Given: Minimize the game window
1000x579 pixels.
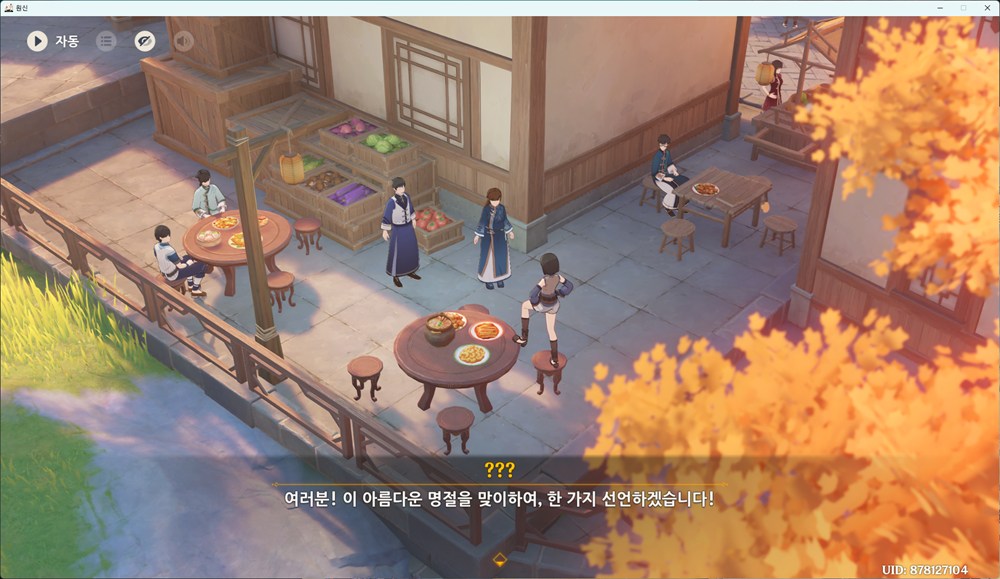Looking at the screenshot, I should point(940,7).
